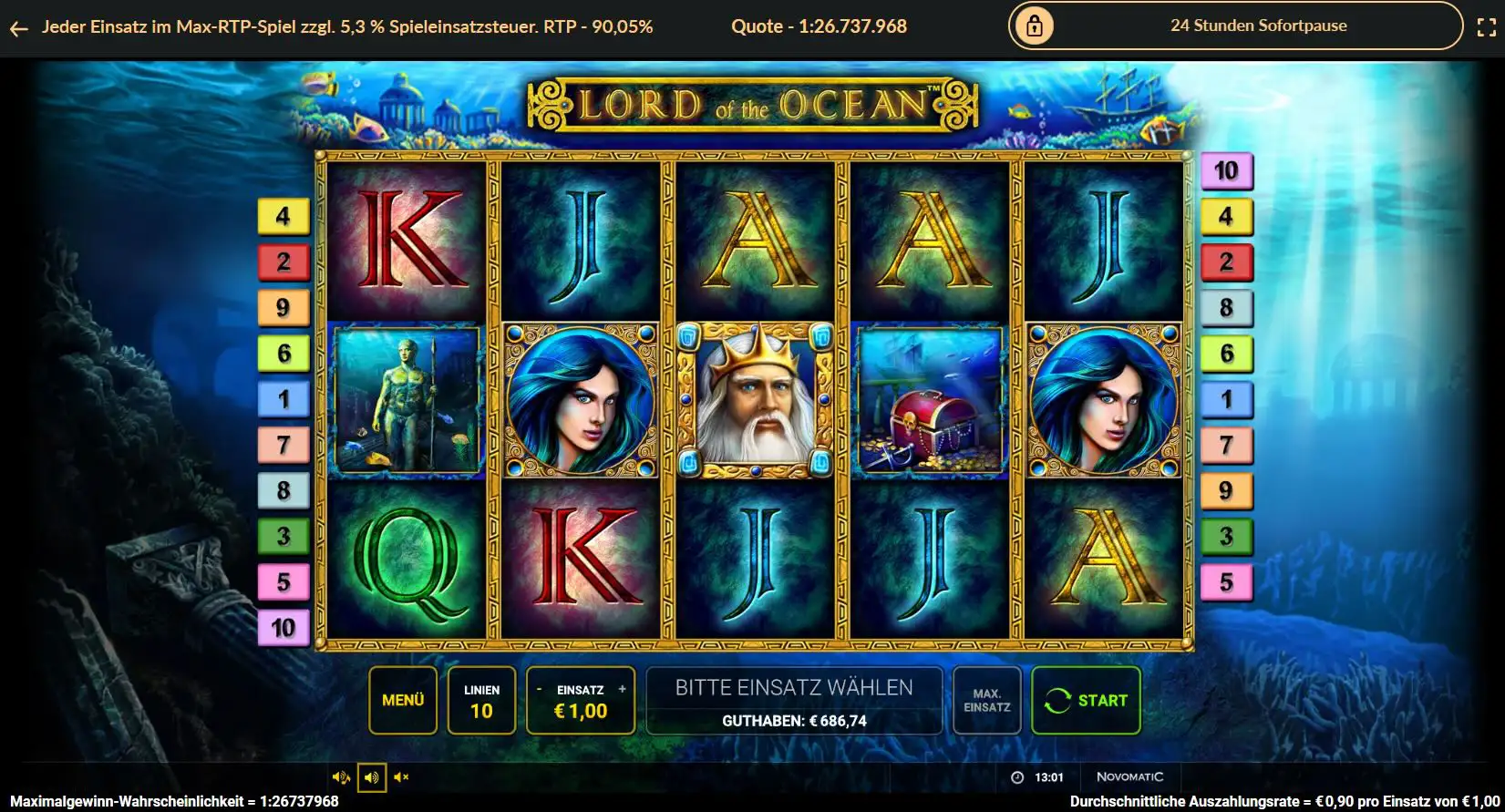Choose the speaker with music note option
The width and height of the screenshot is (1505, 812).
coord(341,777)
